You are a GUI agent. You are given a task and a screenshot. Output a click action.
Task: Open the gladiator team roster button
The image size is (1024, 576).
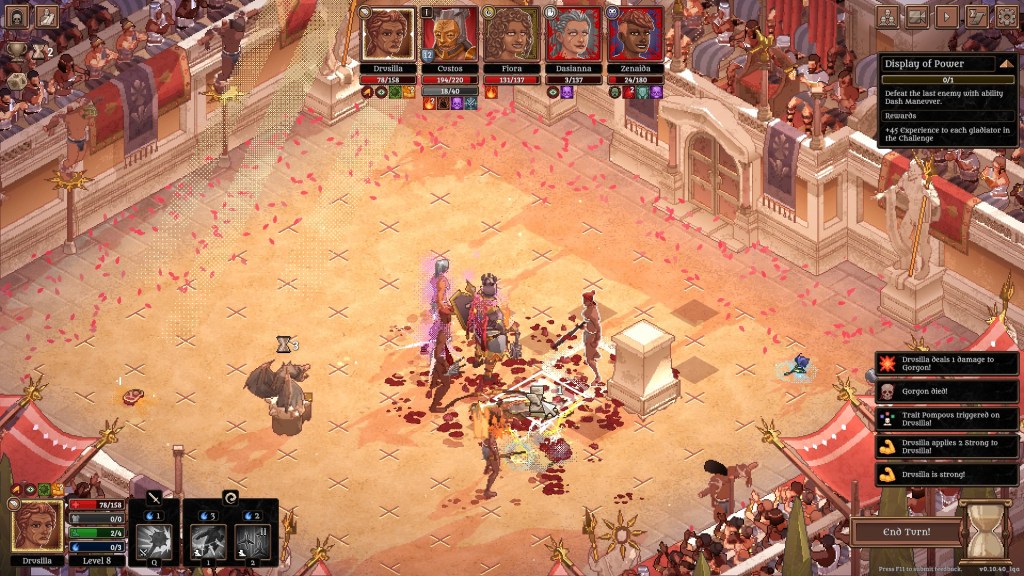pyautogui.click(x=888, y=17)
